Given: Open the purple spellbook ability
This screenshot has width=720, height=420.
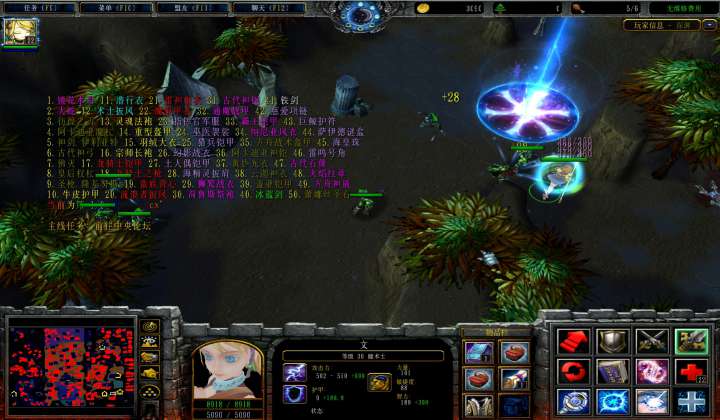Looking at the screenshot, I should tap(612, 372).
